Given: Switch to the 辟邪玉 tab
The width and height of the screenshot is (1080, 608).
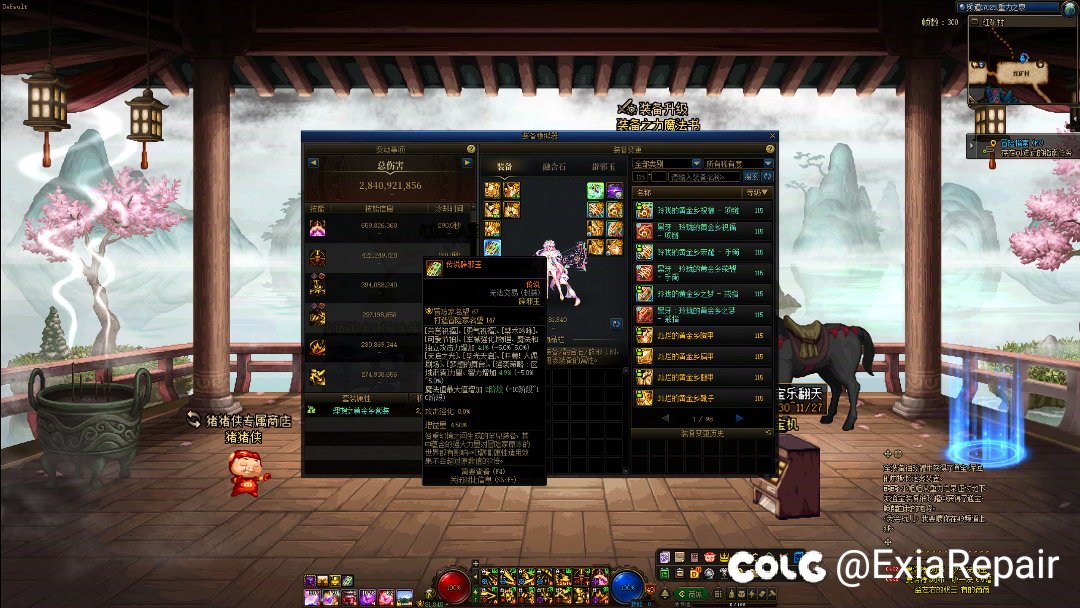Looking at the screenshot, I should 603,165.
